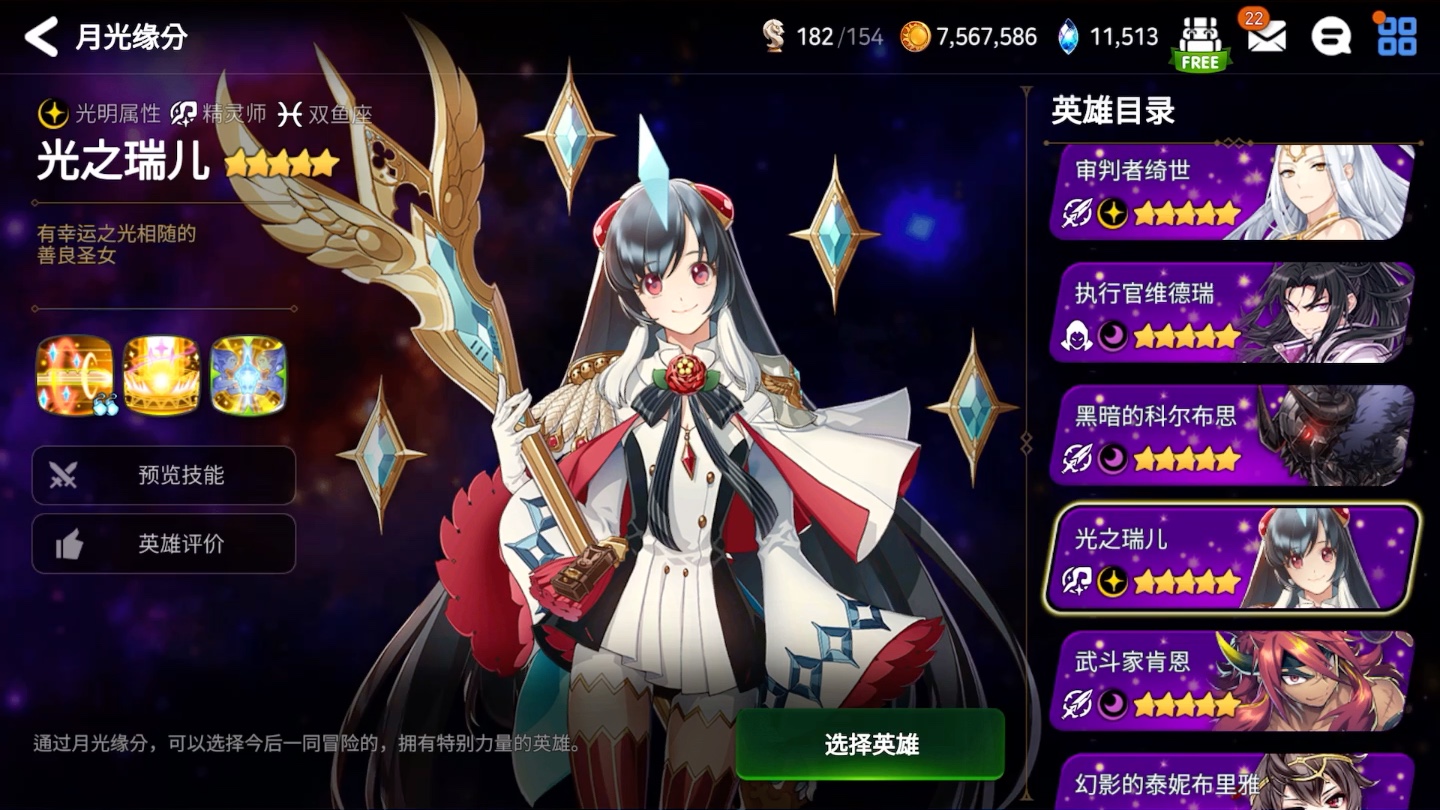
Task: Click the 英雄评价 hero rating button
Action: click(164, 544)
